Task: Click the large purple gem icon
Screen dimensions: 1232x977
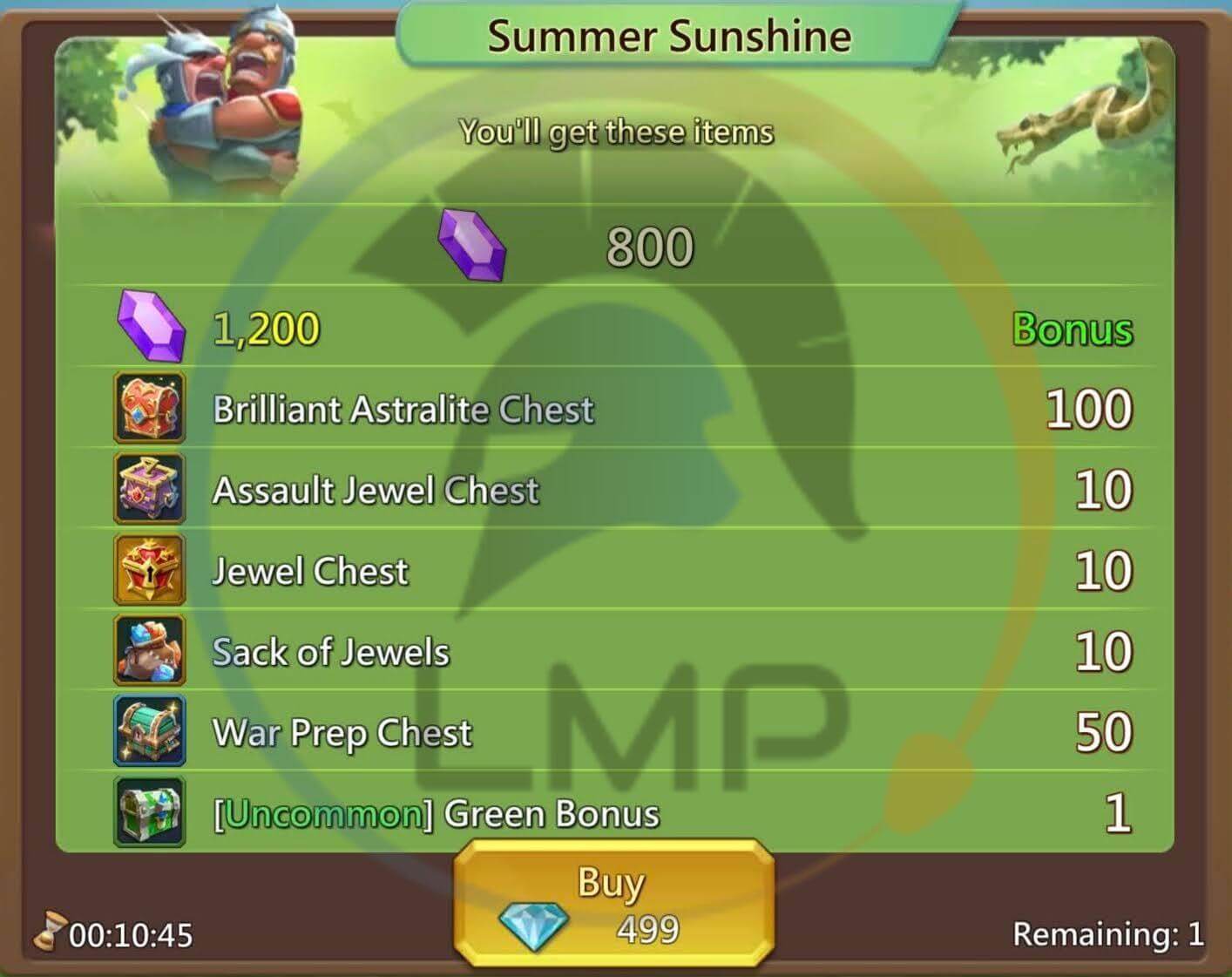Action: [x=150, y=328]
